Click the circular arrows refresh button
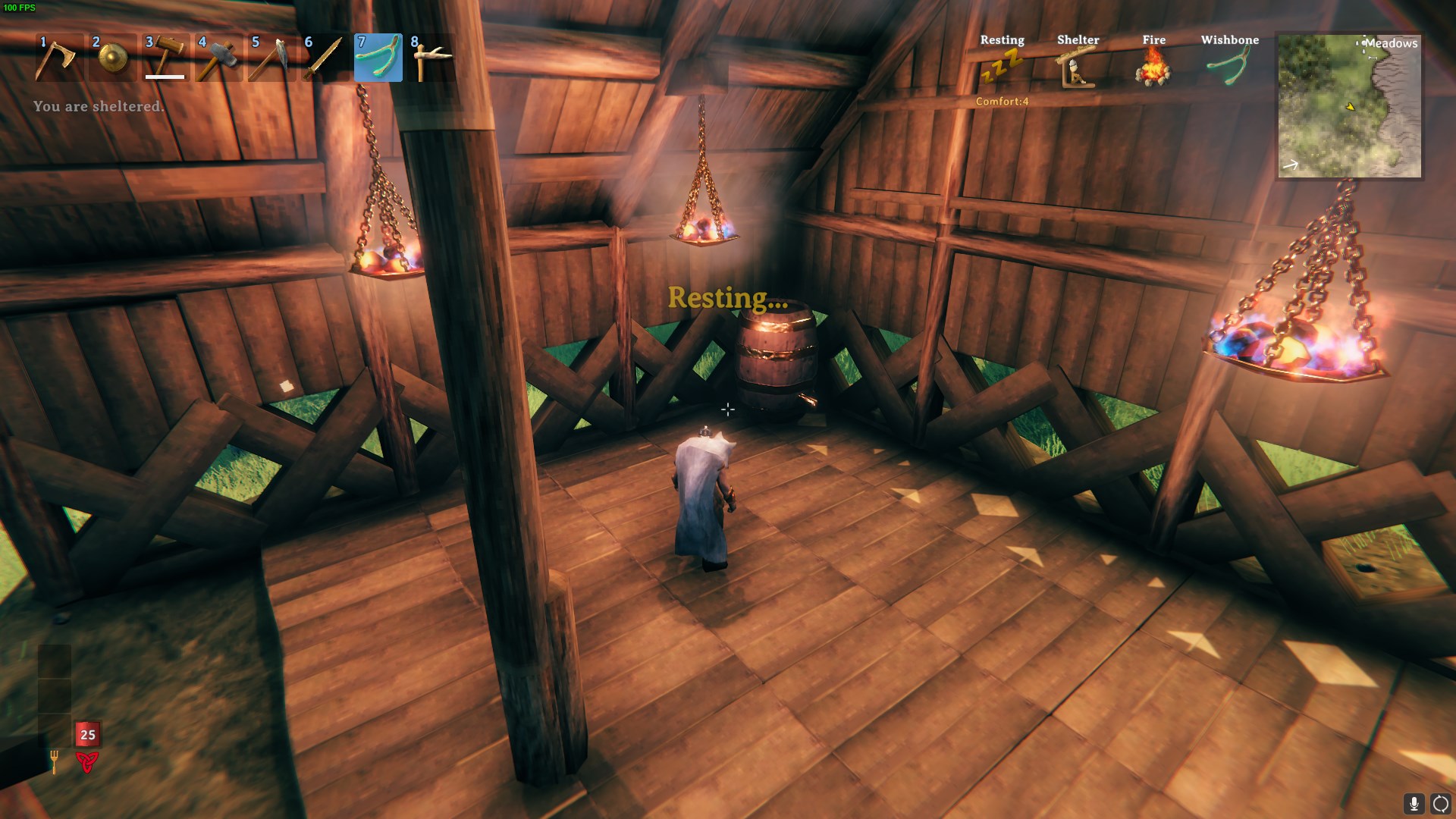Image resolution: width=1456 pixels, height=819 pixels. (1440, 804)
